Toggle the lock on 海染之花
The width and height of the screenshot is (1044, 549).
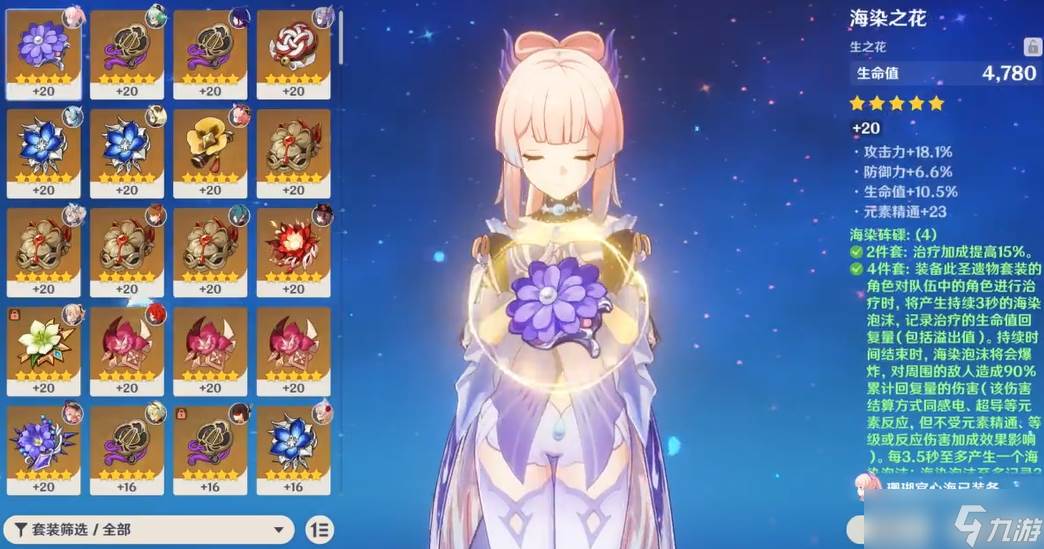tap(1029, 47)
